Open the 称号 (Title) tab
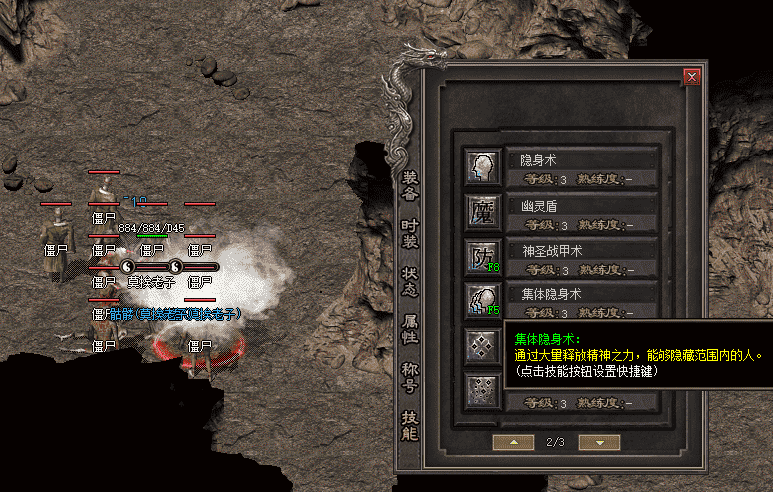The width and height of the screenshot is (773, 492). 409,376
